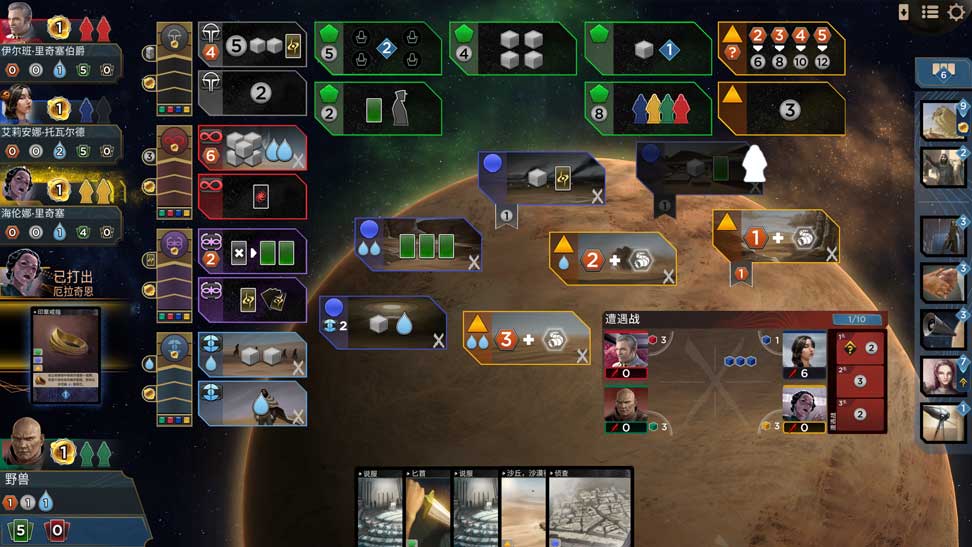Choose the yellow triangle space with plain 3

(781, 108)
